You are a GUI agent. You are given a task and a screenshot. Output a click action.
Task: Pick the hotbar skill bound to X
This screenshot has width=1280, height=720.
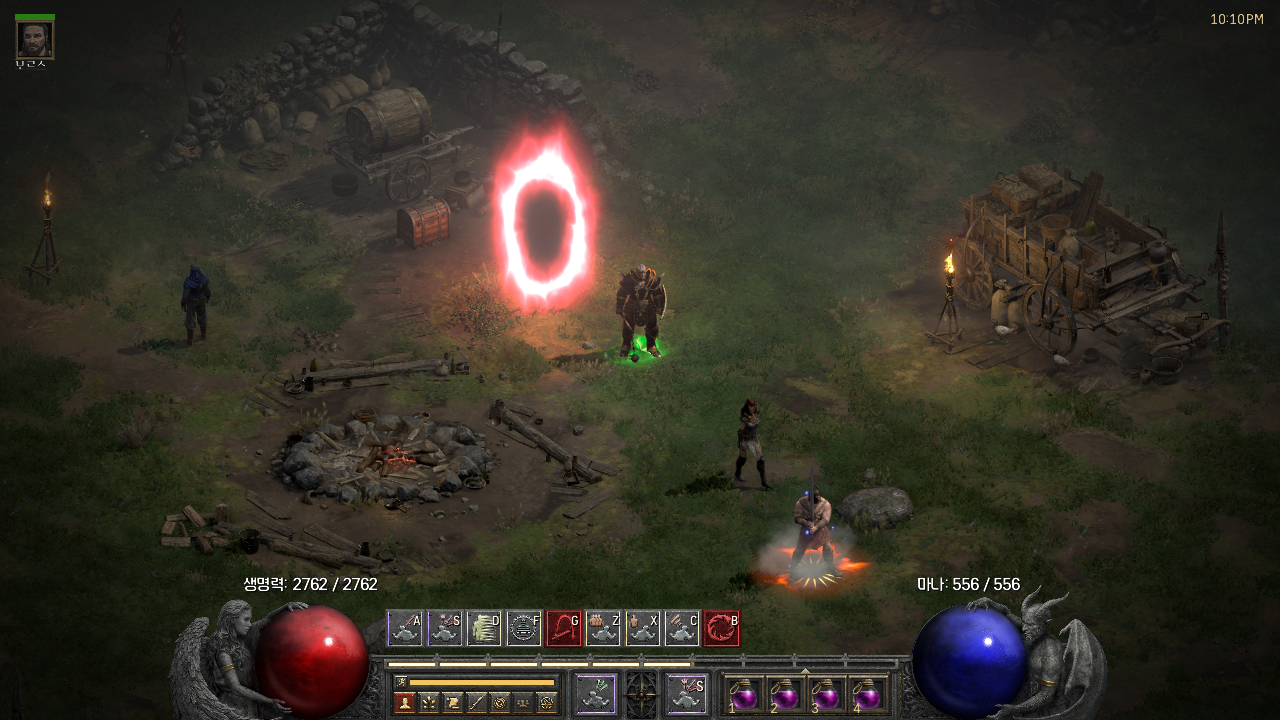coord(643,628)
